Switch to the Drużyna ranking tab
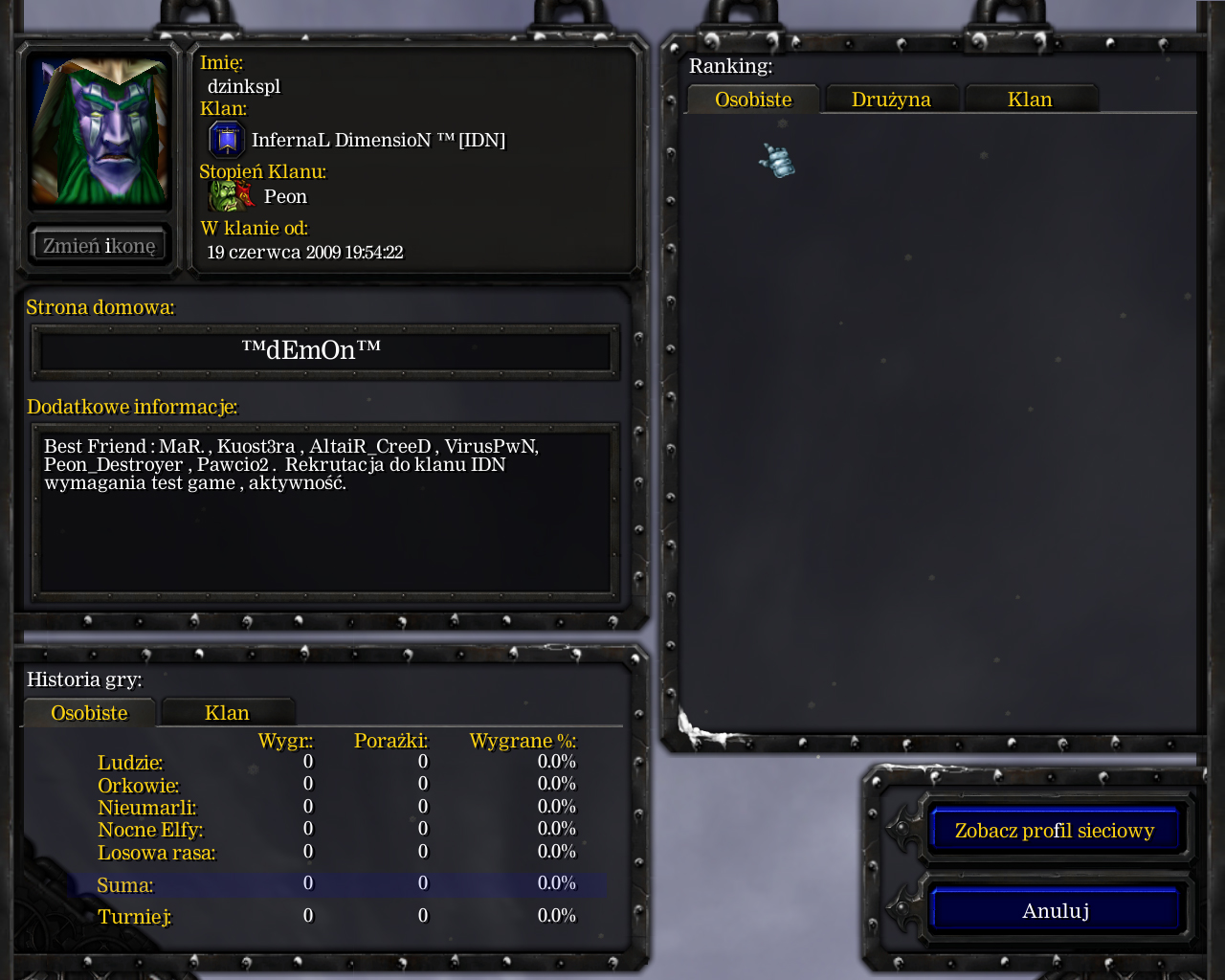Image resolution: width=1225 pixels, height=980 pixels. [891, 100]
